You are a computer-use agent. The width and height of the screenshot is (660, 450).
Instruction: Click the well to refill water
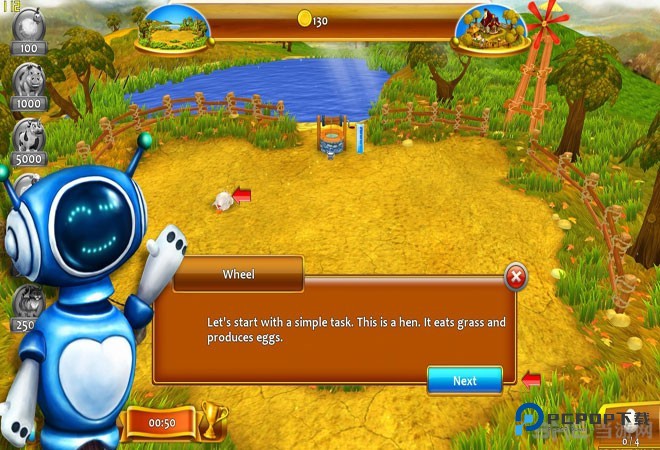[x=331, y=136]
